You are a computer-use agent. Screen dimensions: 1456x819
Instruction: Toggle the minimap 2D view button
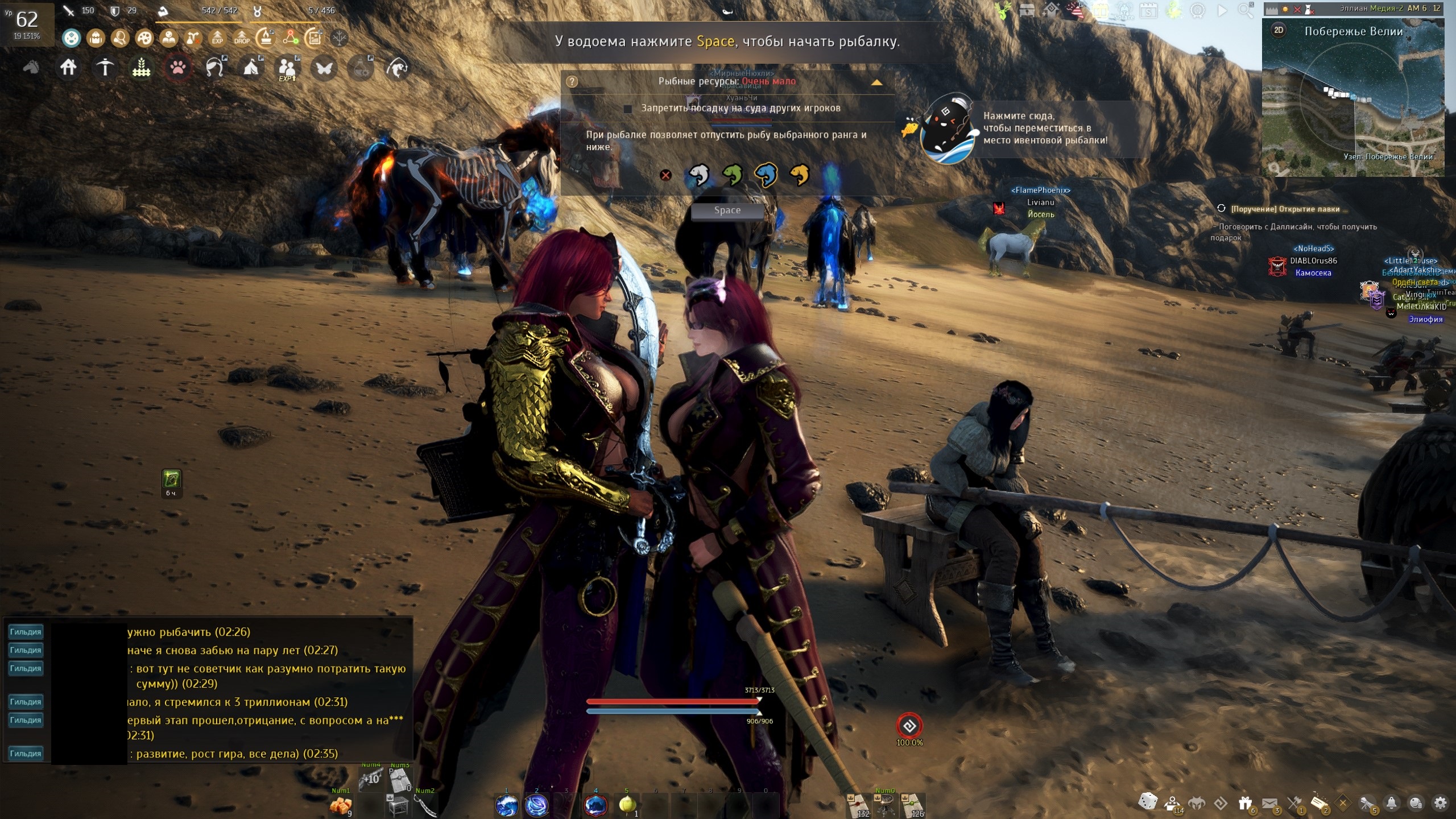pos(1279,30)
